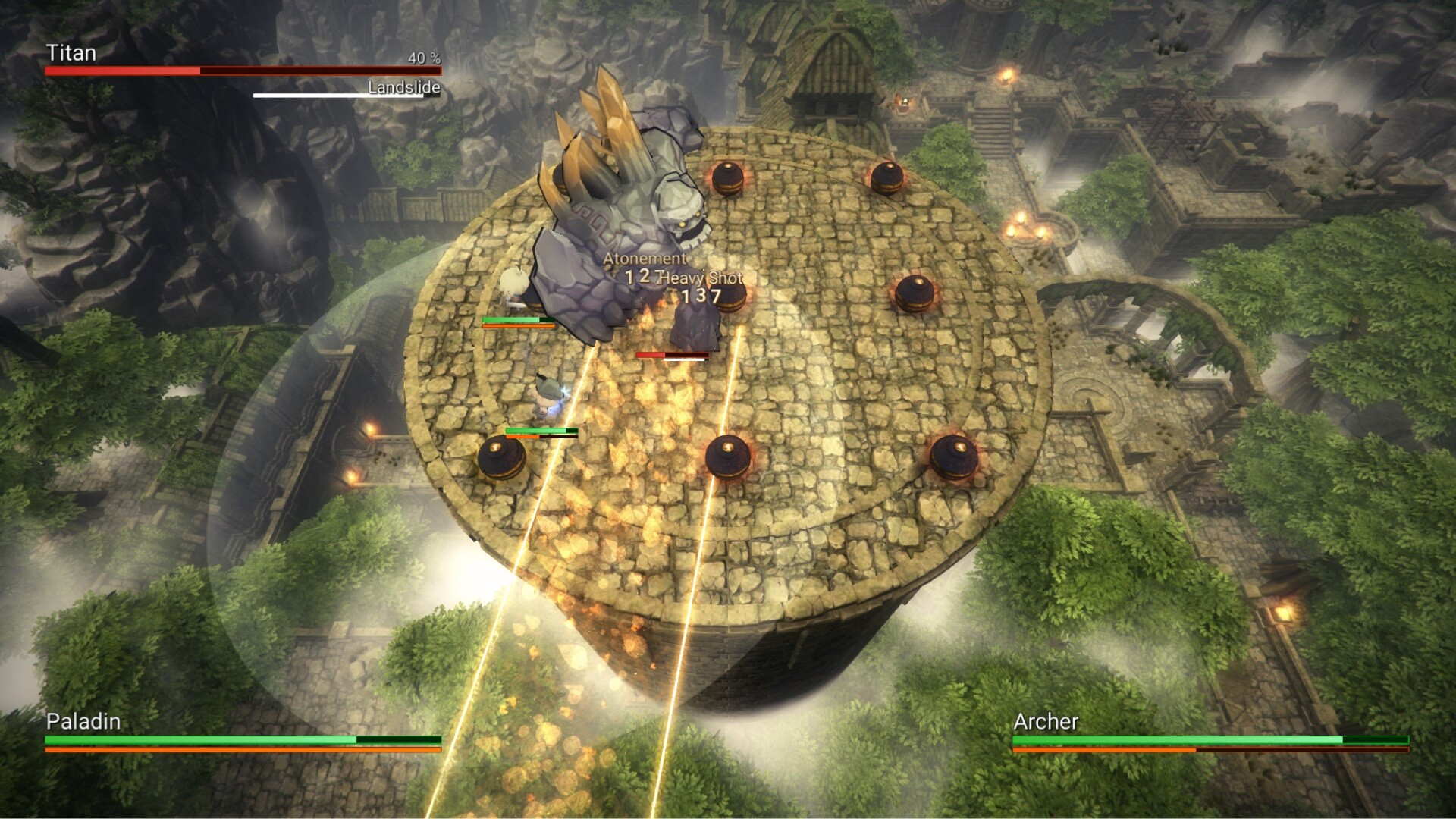Click the Titan's red health bar at top
The image size is (1456, 819).
[243, 70]
